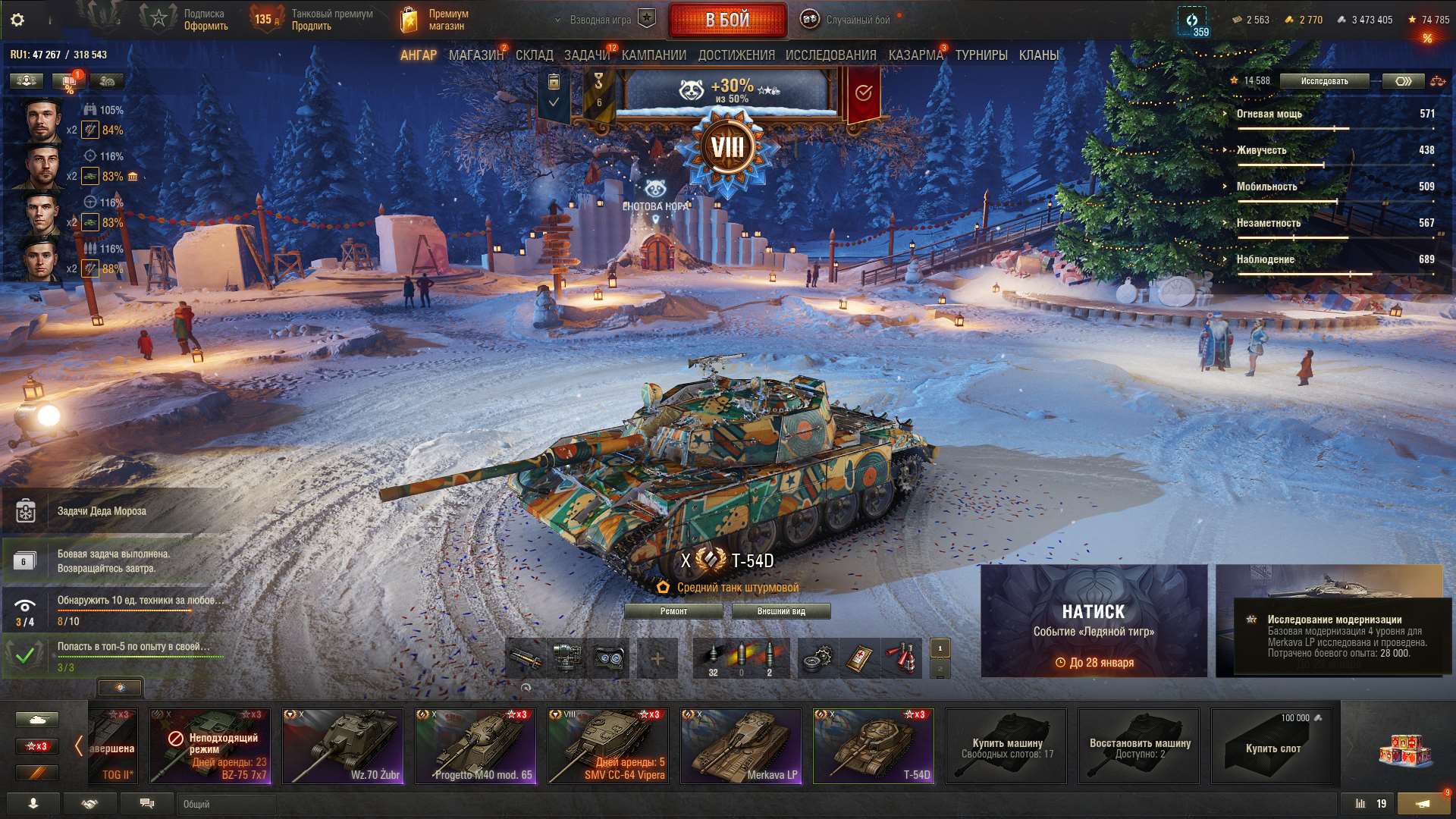Screen dimensions: 1456x819
Task: Open the settings gear in the top-left corner
Action: coord(15,20)
